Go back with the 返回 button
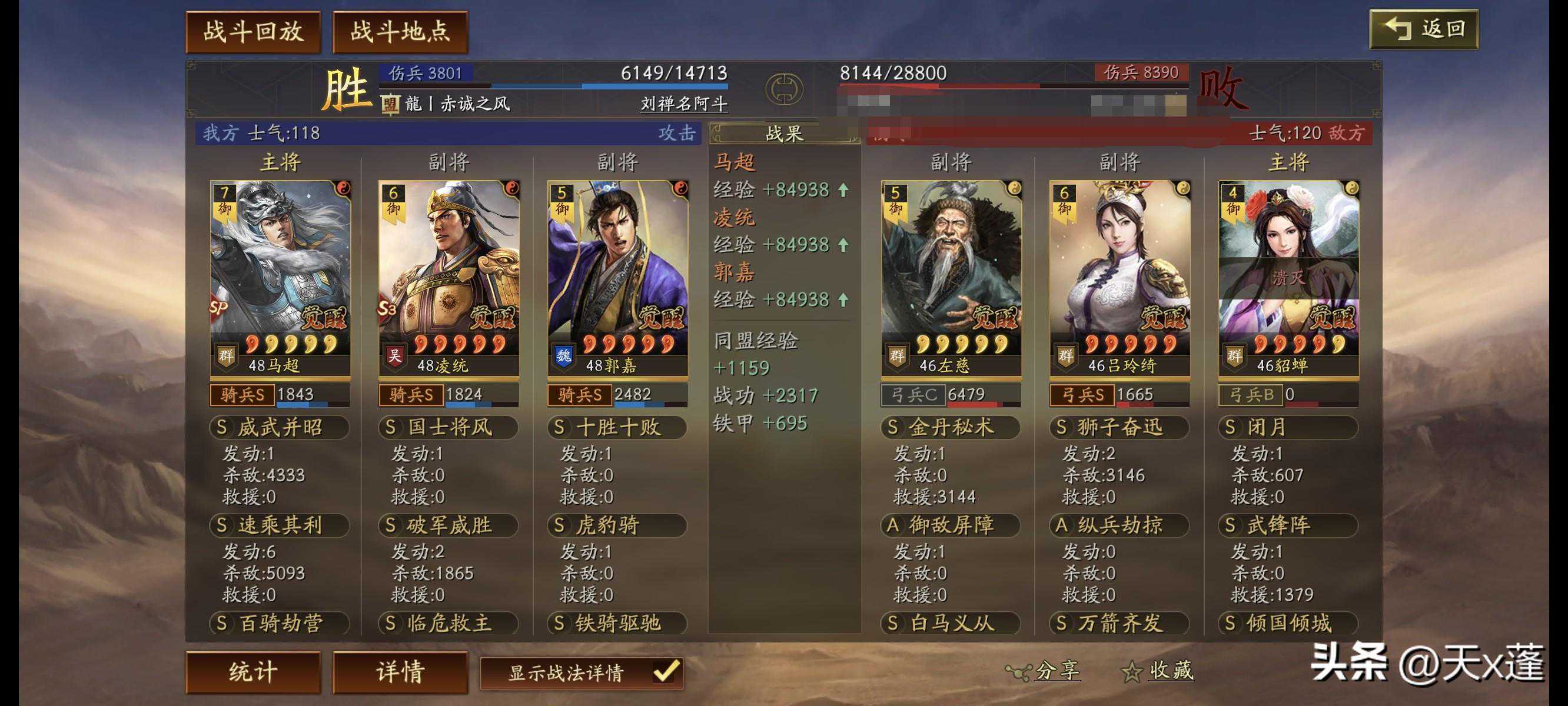Image resolution: width=1568 pixels, height=706 pixels. click(1423, 29)
